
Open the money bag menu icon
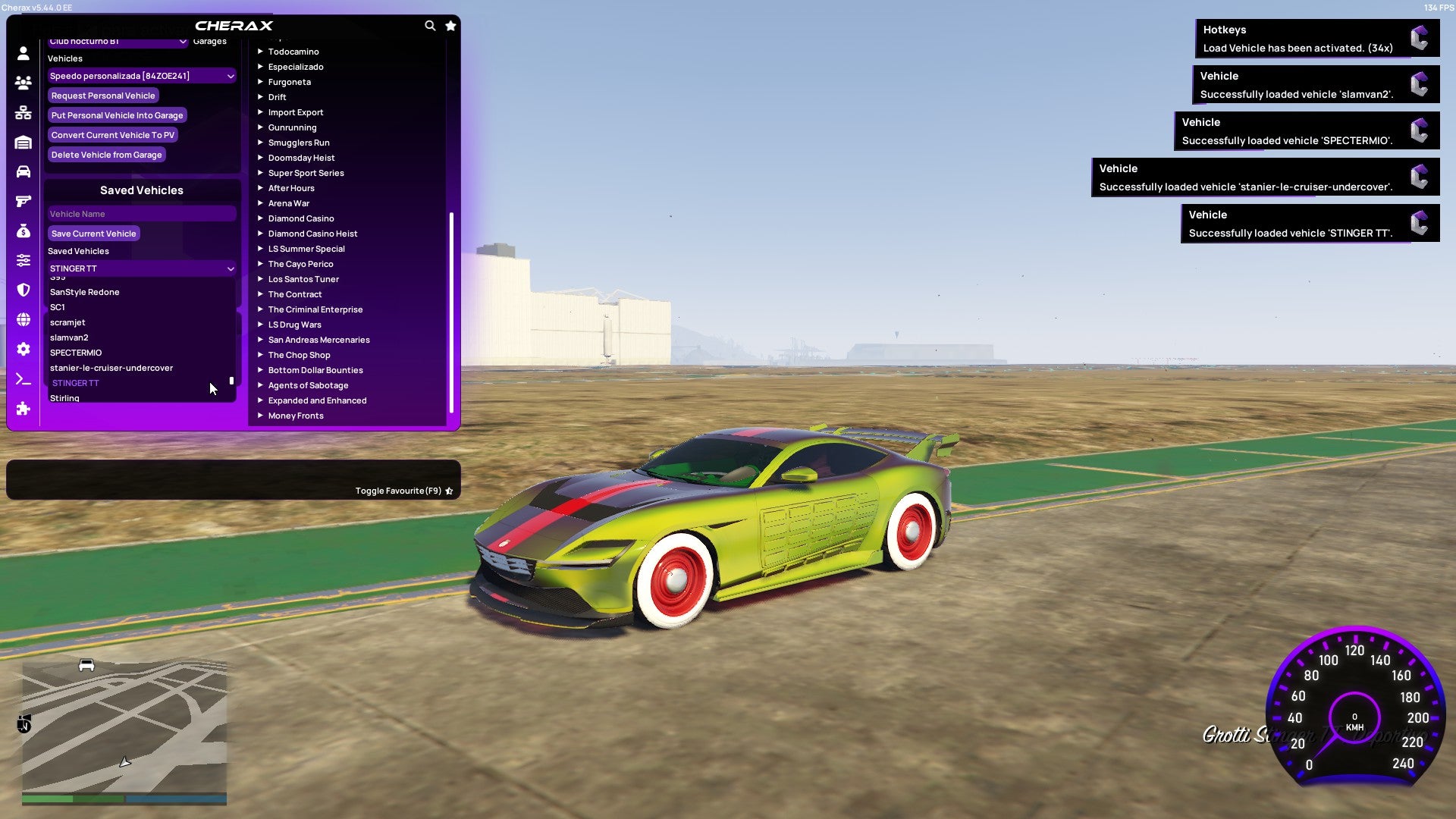[23, 230]
